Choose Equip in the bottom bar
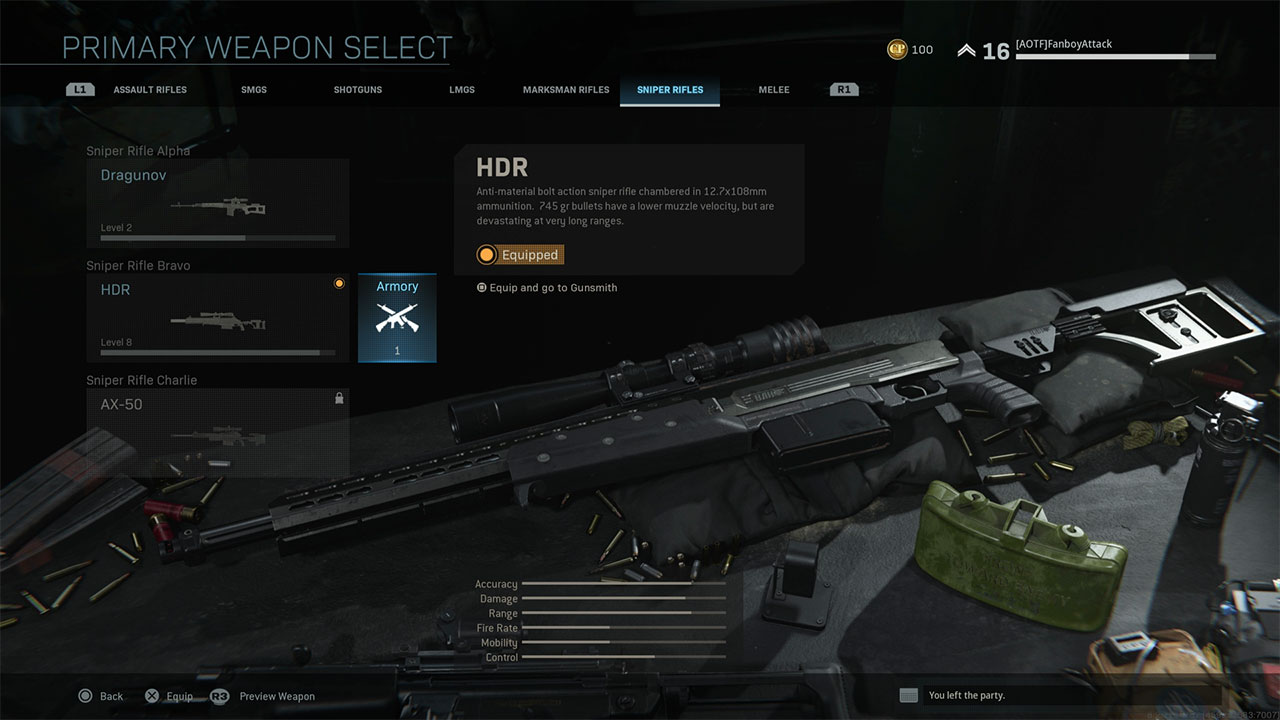 pos(169,696)
